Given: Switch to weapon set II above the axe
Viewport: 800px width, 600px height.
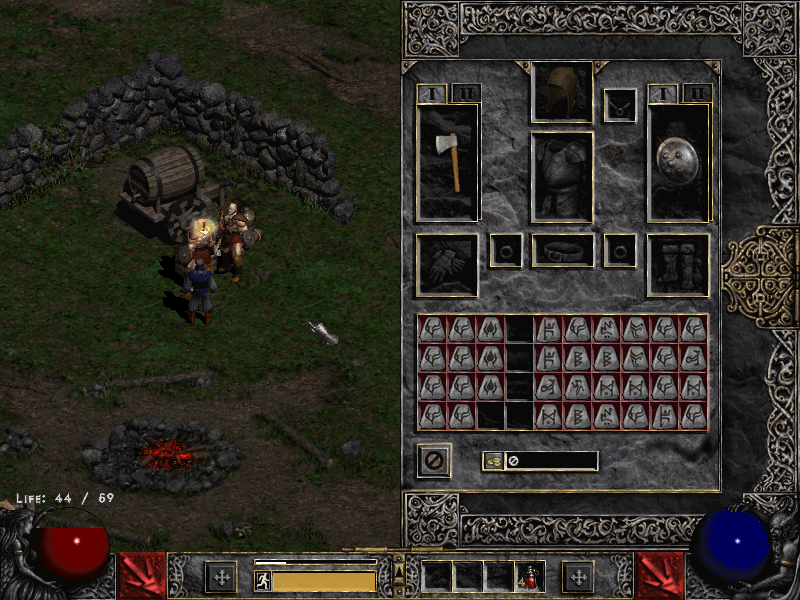Looking at the screenshot, I should tap(466, 93).
